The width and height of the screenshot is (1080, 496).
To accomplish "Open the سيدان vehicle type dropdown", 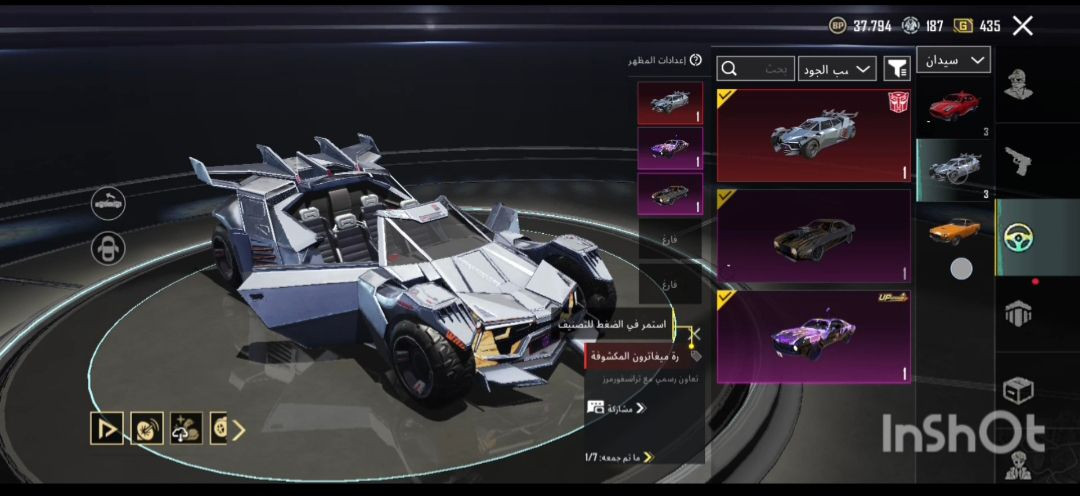I will (952, 61).
